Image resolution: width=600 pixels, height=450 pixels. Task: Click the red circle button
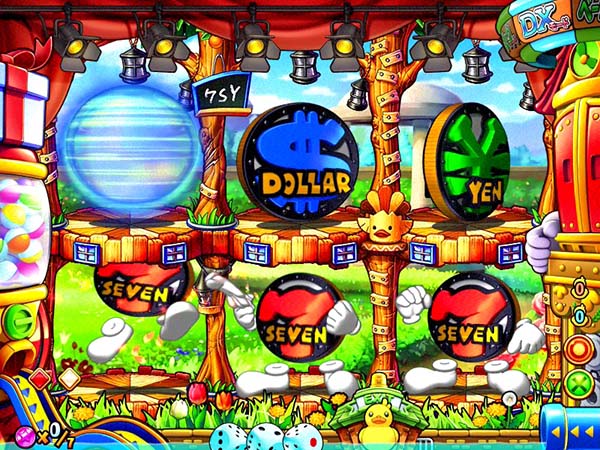pyautogui.click(x=579, y=351)
